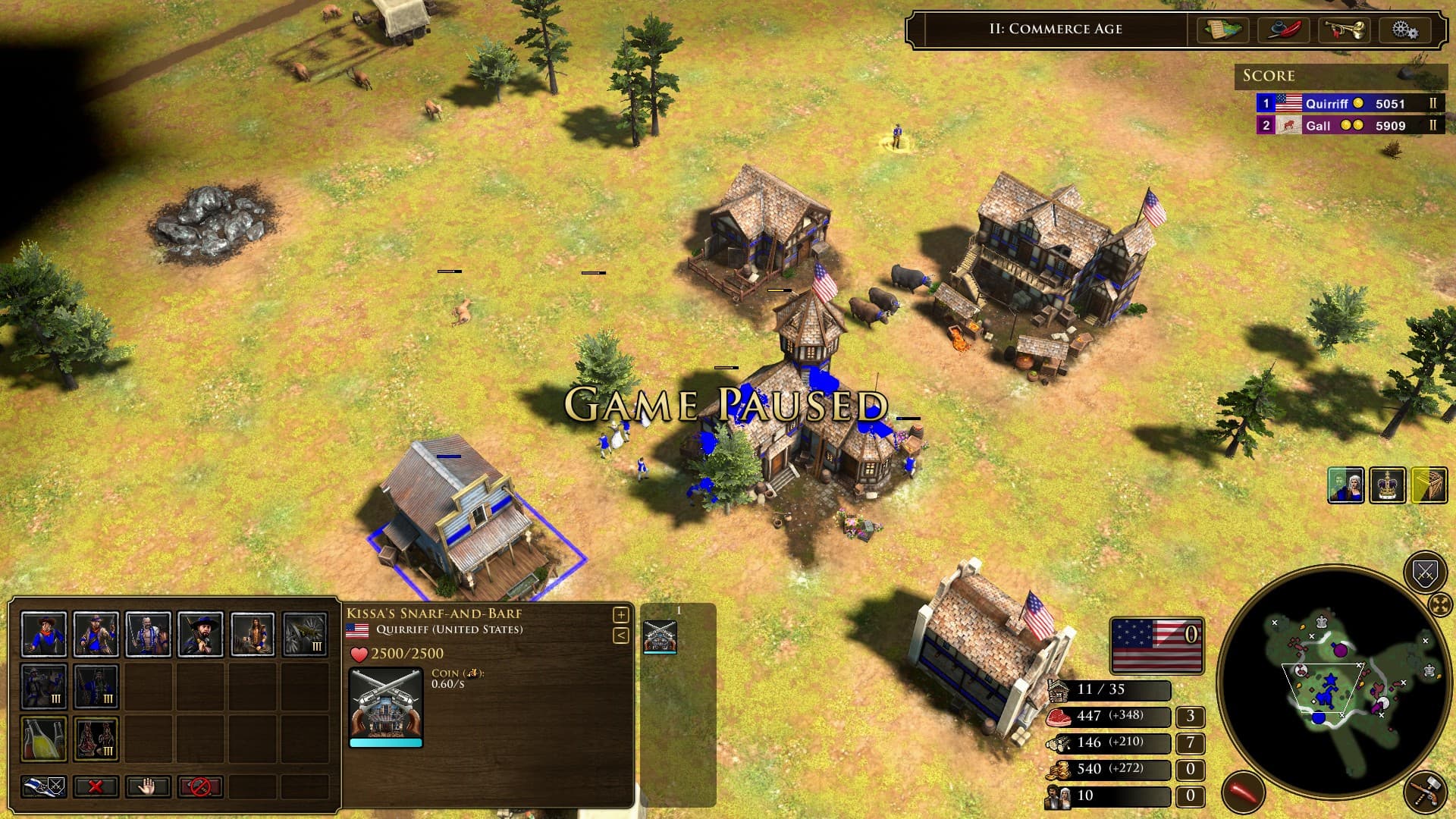Open the Home City flag shipments
Viewport: 1456px width, 819px height.
click(1156, 645)
